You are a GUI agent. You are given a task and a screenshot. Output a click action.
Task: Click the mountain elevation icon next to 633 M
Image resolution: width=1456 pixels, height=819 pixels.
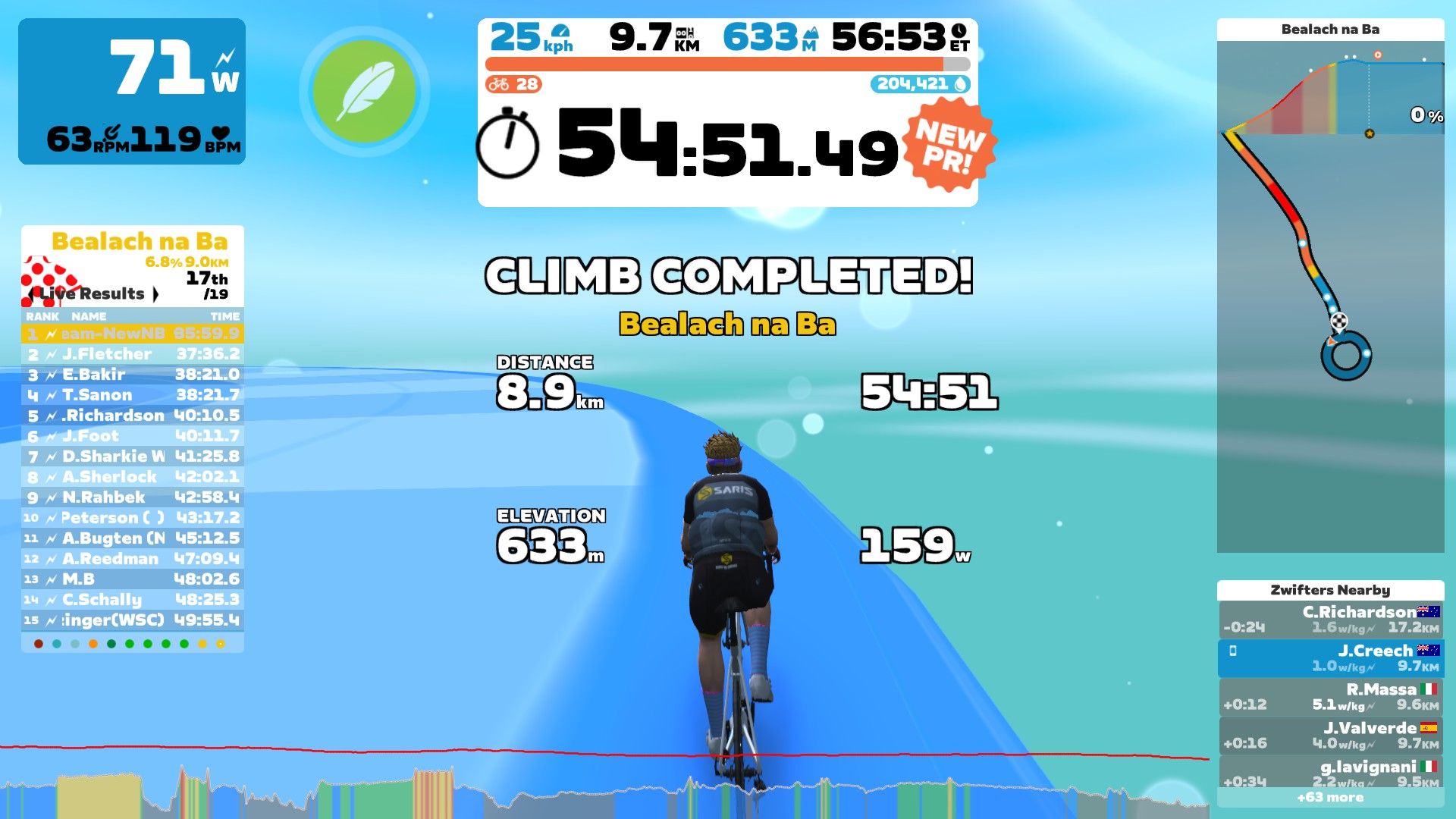[x=811, y=31]
